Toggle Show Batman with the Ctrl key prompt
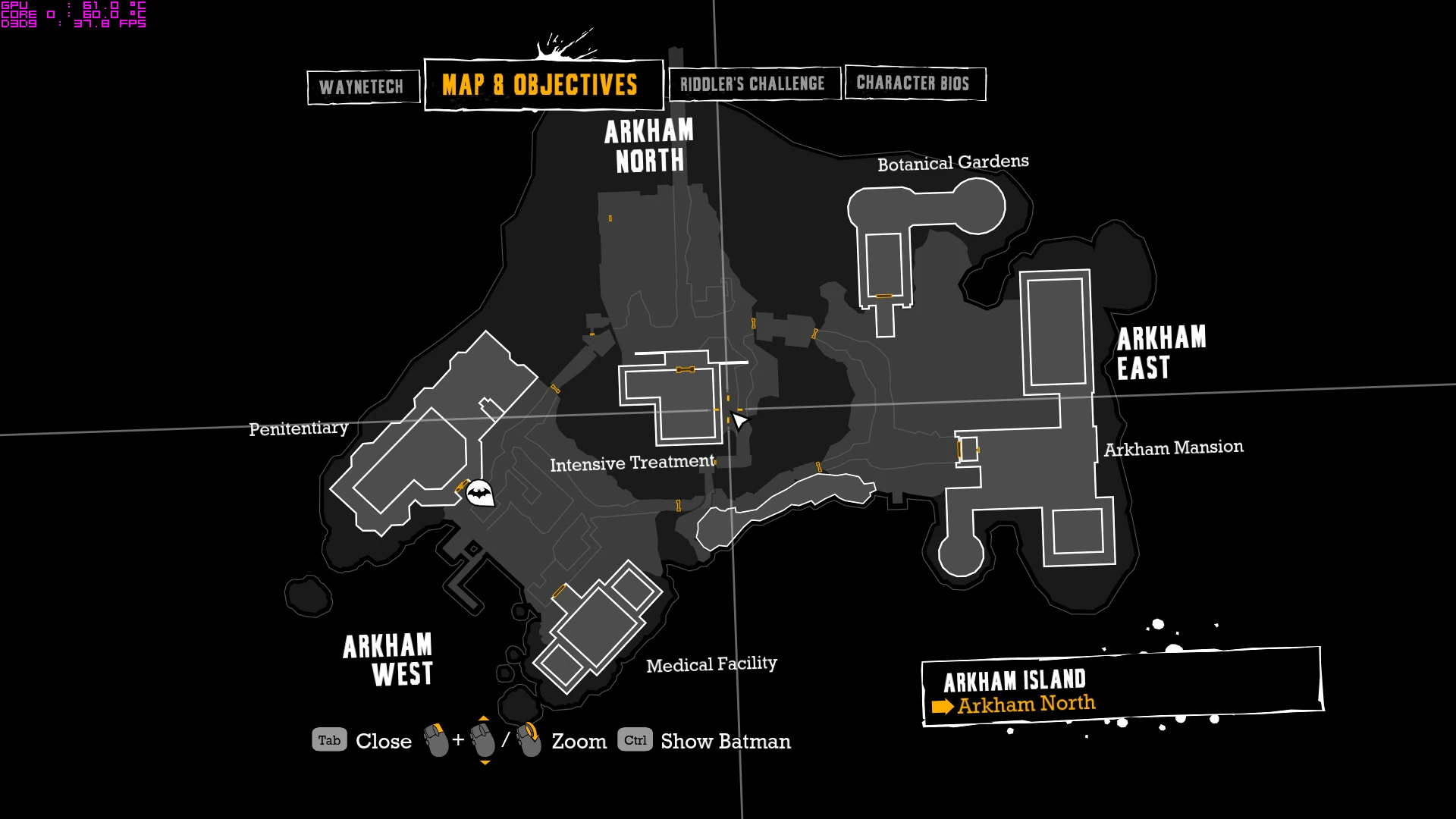The height and width of the screenshot is (819, 1456). (x=635, y=740)
